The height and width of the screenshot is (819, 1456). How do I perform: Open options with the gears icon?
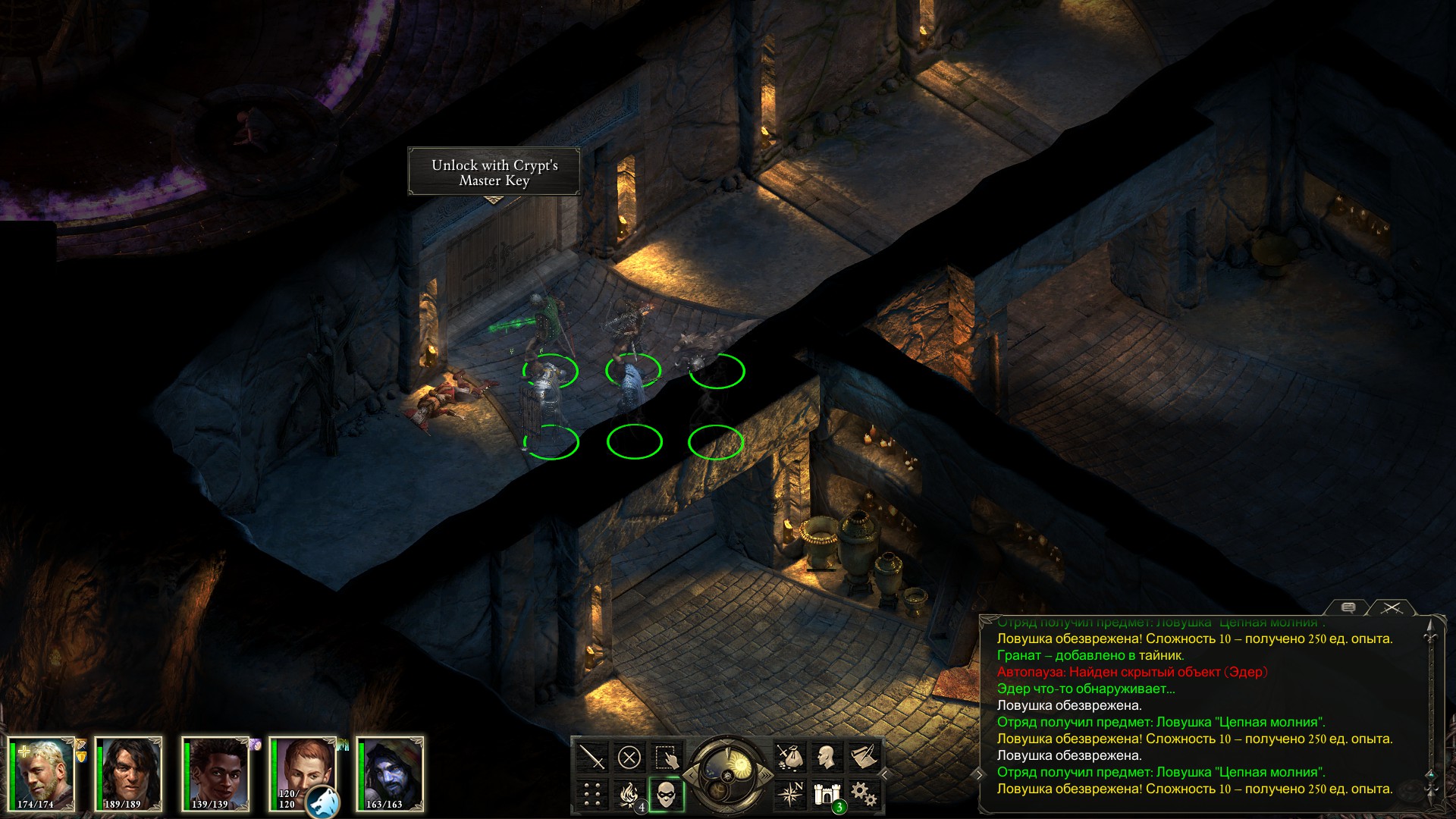[864, 795]
